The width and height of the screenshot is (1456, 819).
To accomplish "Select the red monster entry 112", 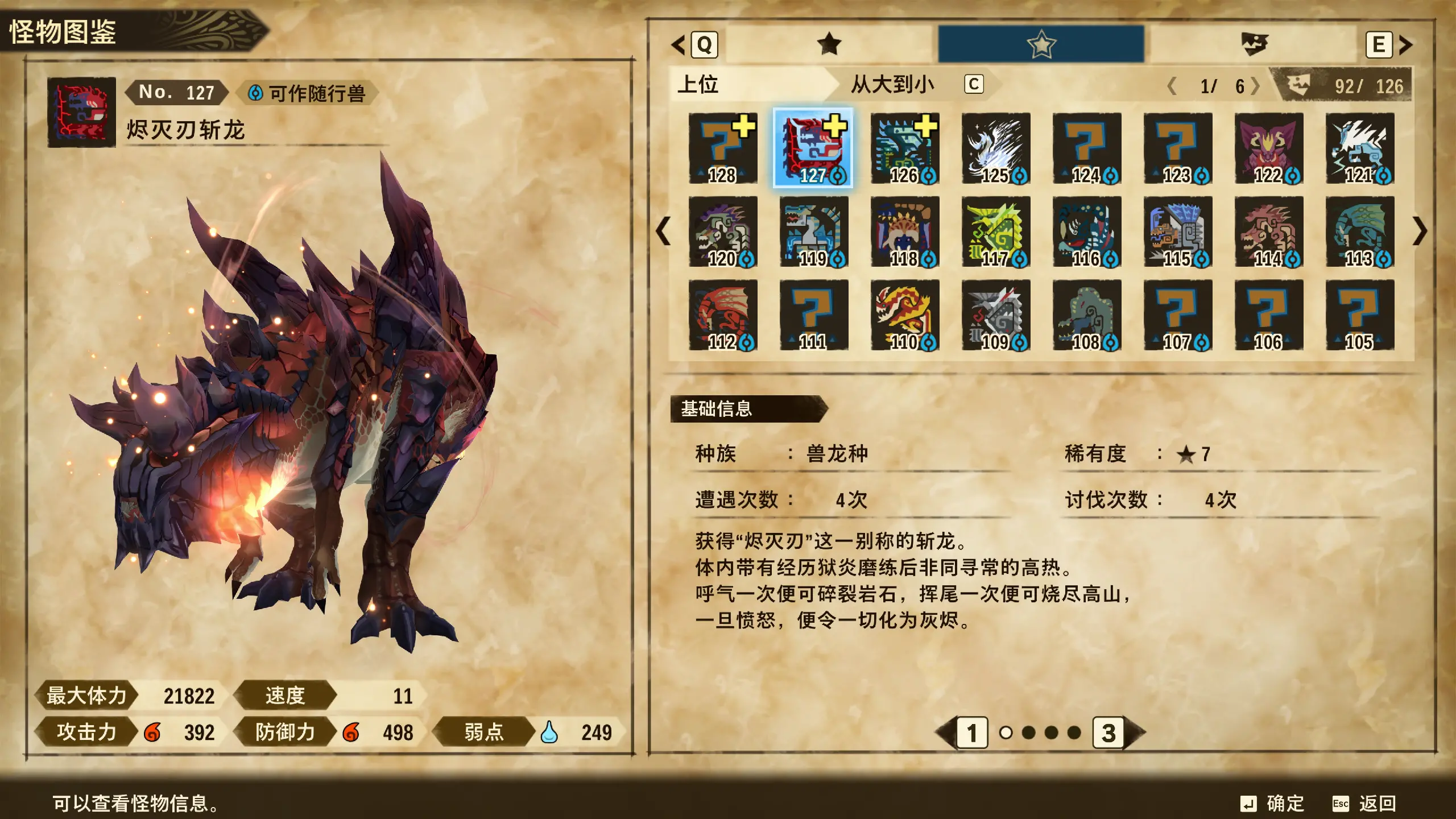I will [722, 315].
